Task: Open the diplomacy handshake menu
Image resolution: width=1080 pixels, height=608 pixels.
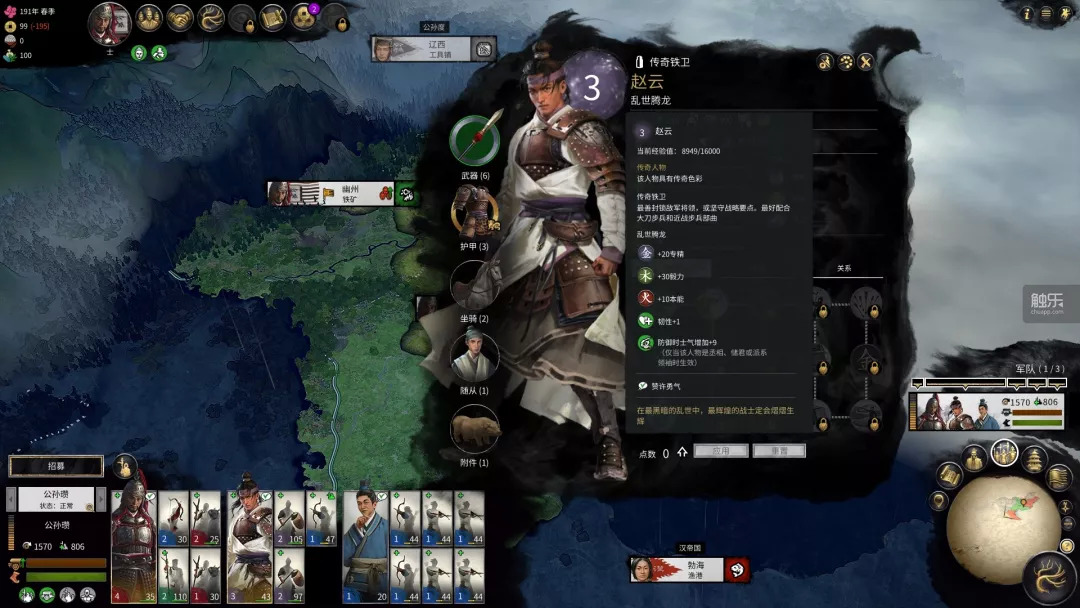Action: point(180,18)
